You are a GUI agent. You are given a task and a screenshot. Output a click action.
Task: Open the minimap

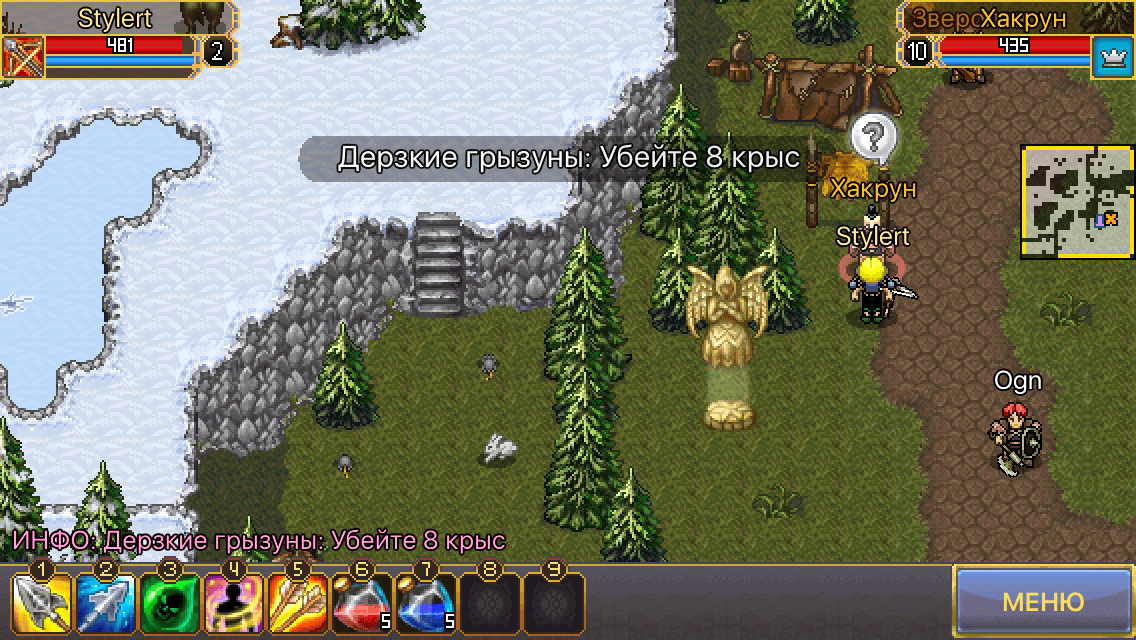tap(1076, 201)
